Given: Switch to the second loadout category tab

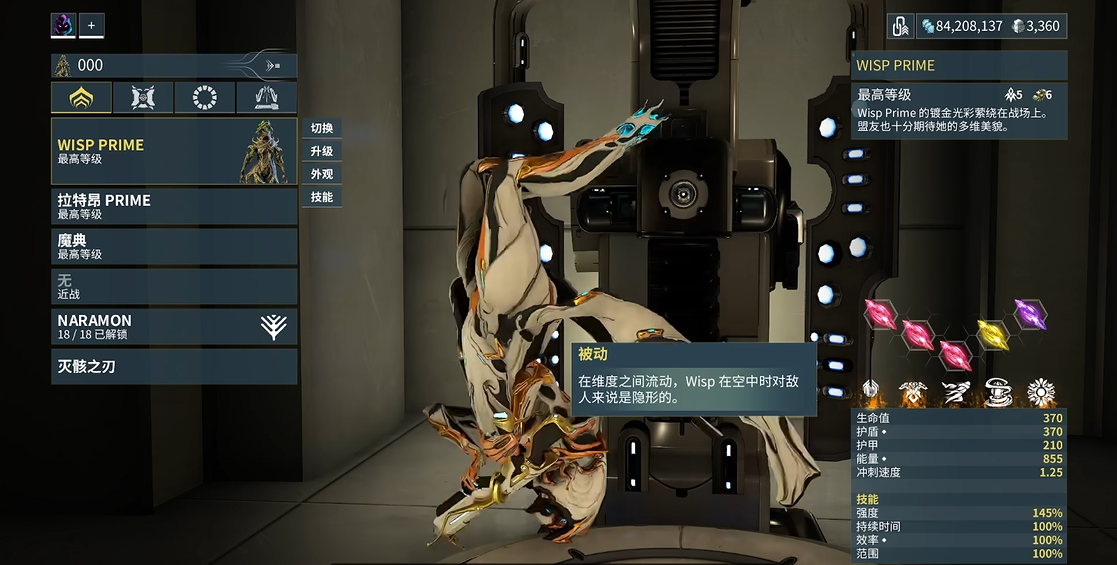Looking at the screenshot, I should [142, 97].
